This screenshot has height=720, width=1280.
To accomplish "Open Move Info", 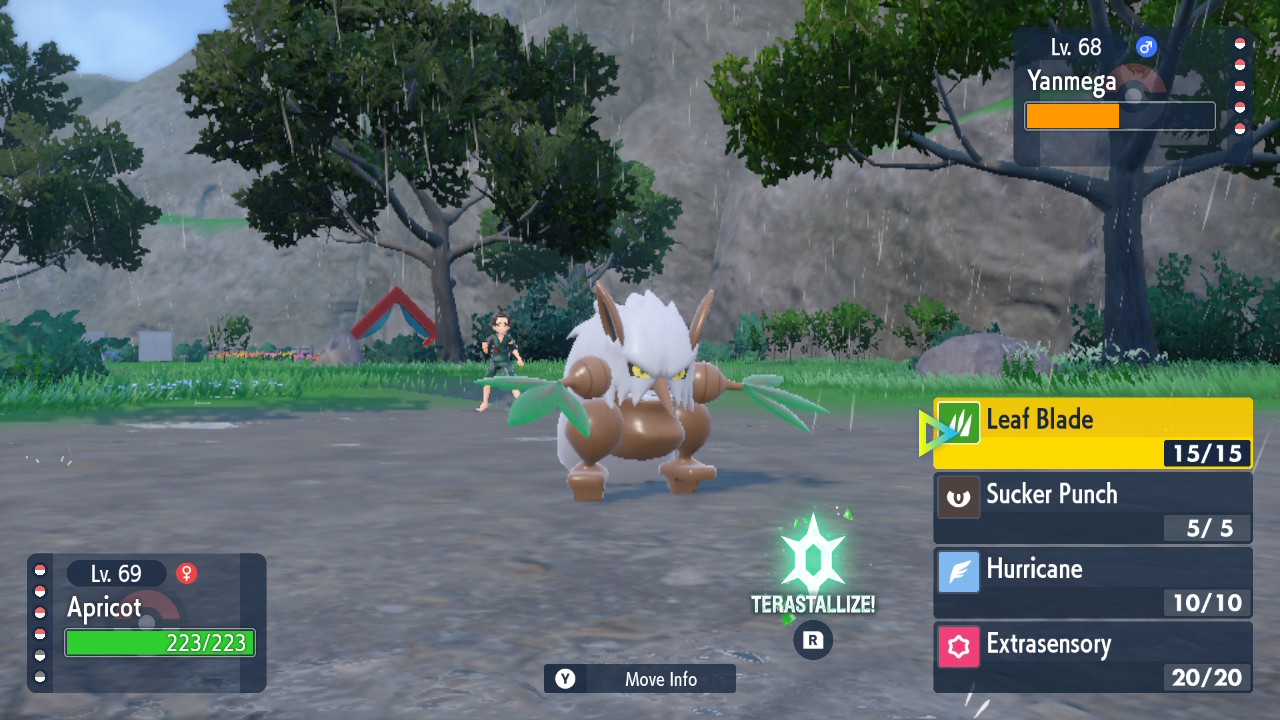I will [640, 679].
